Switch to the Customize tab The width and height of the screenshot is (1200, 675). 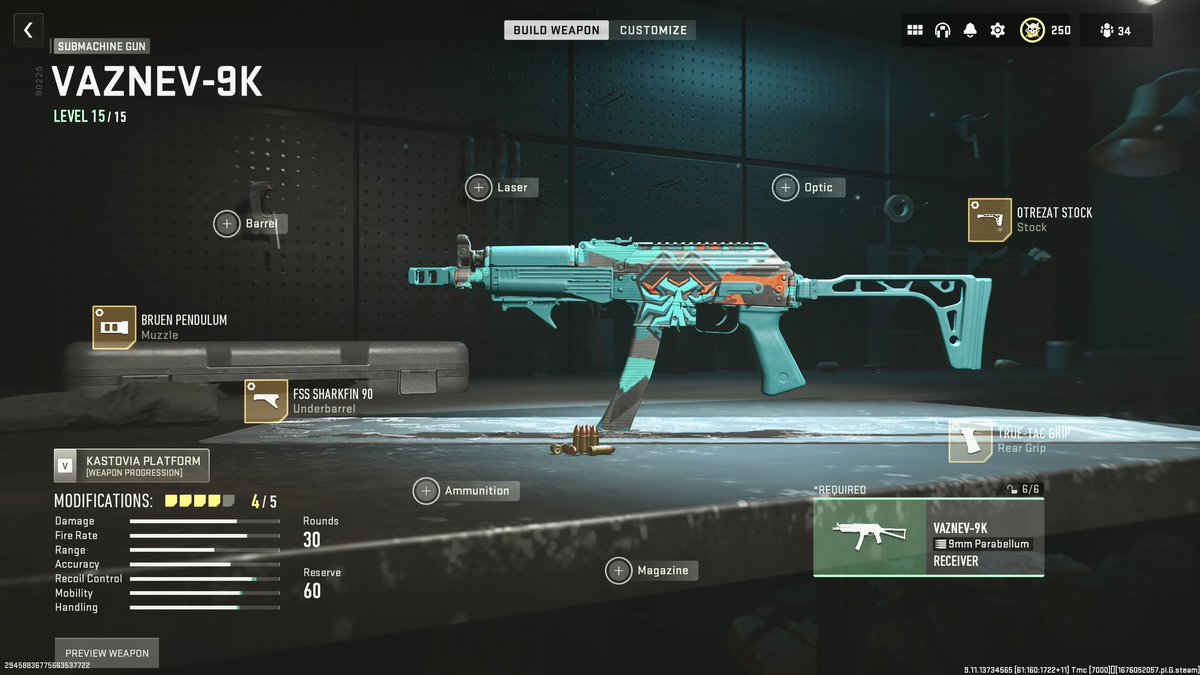pyautogui.click(x=651, y=30)
